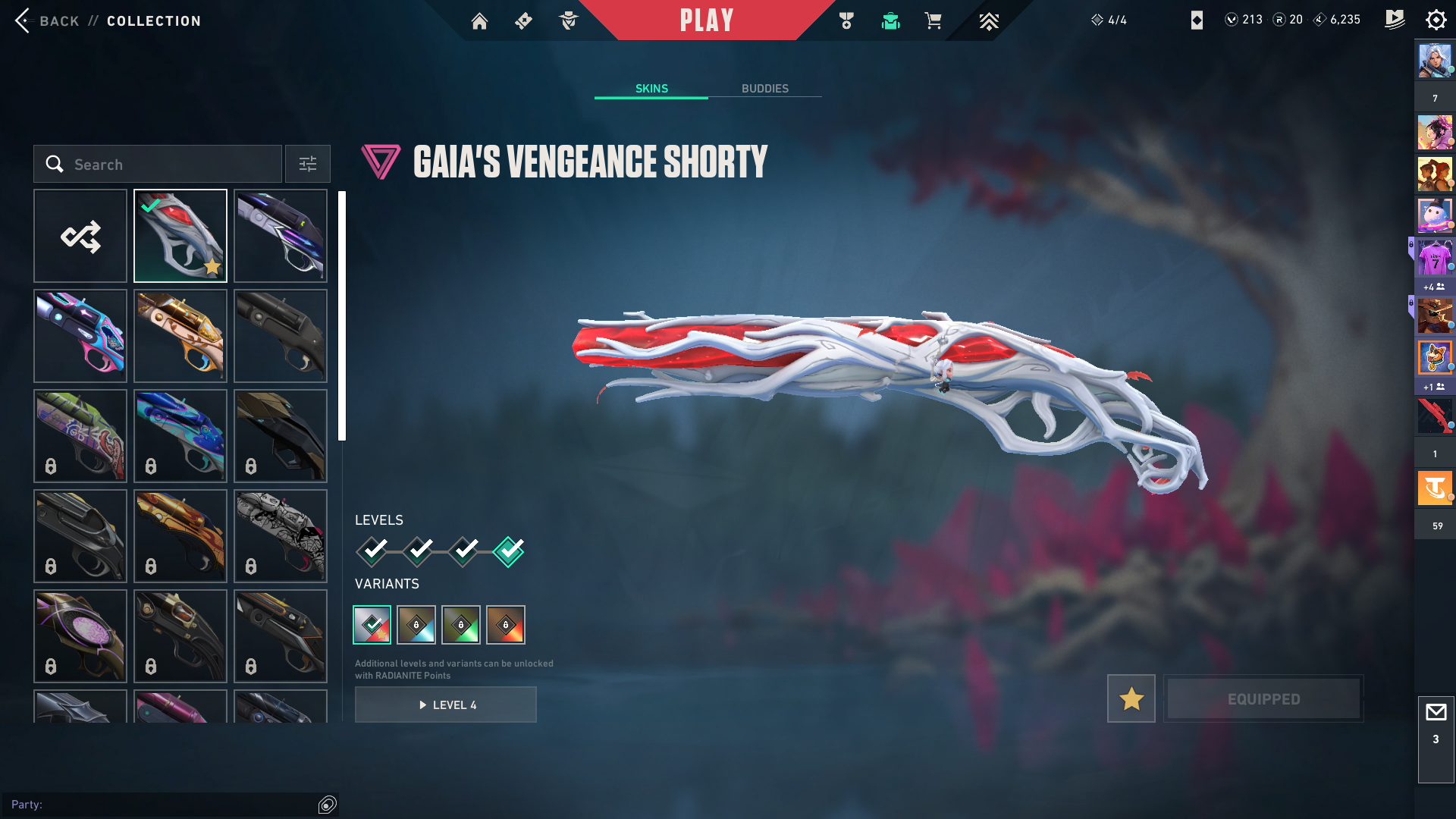The image size is (1456, 819).
Task: Start matchmaking with the PLAY button
Action: 707,20
